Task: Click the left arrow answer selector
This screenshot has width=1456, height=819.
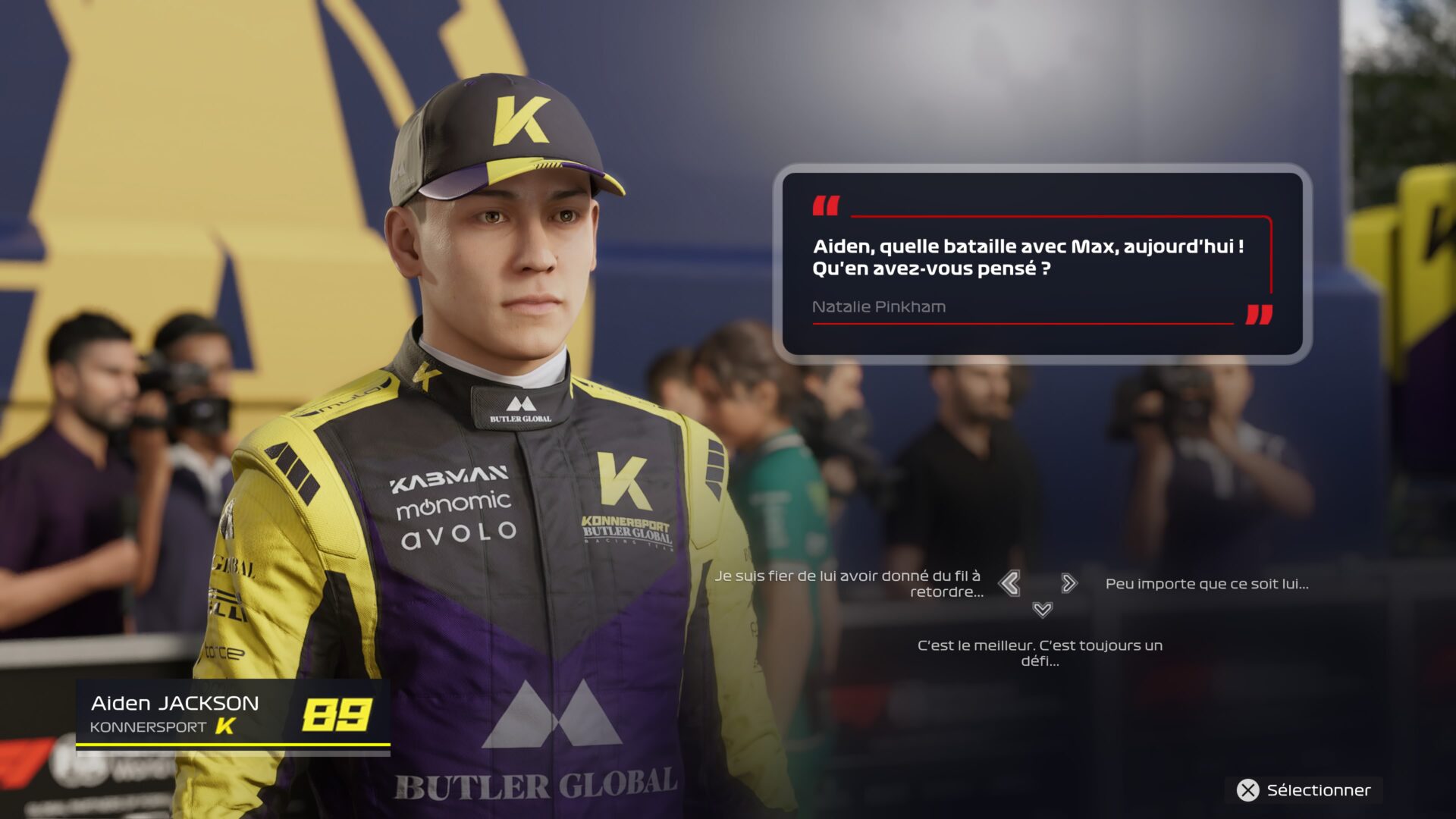Action: pyautogui.click(x=1009, y=583)
